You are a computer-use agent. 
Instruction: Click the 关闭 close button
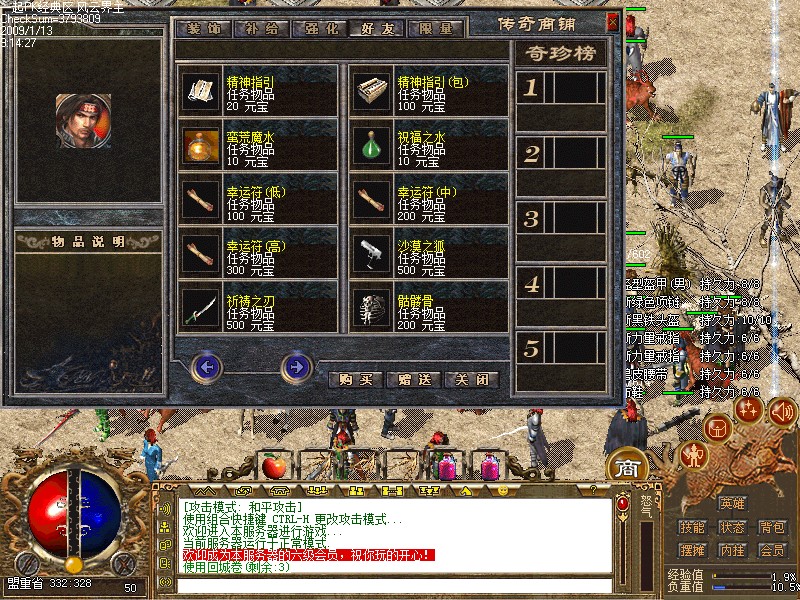coord(471,380)
